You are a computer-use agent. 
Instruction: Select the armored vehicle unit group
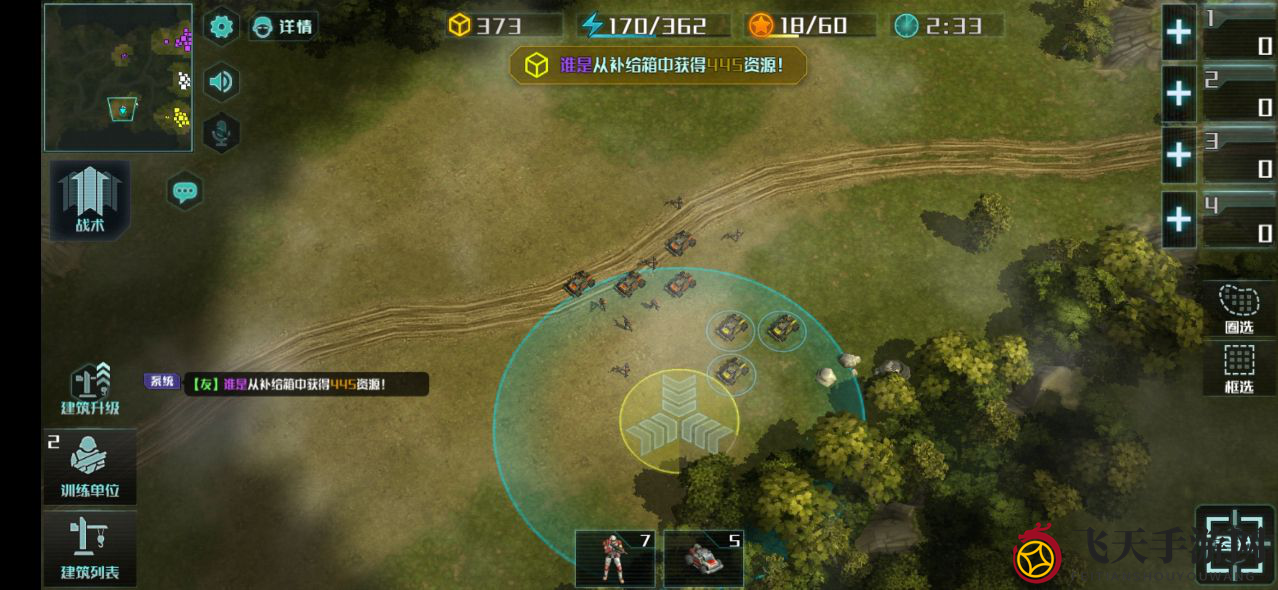pos(704,558)
